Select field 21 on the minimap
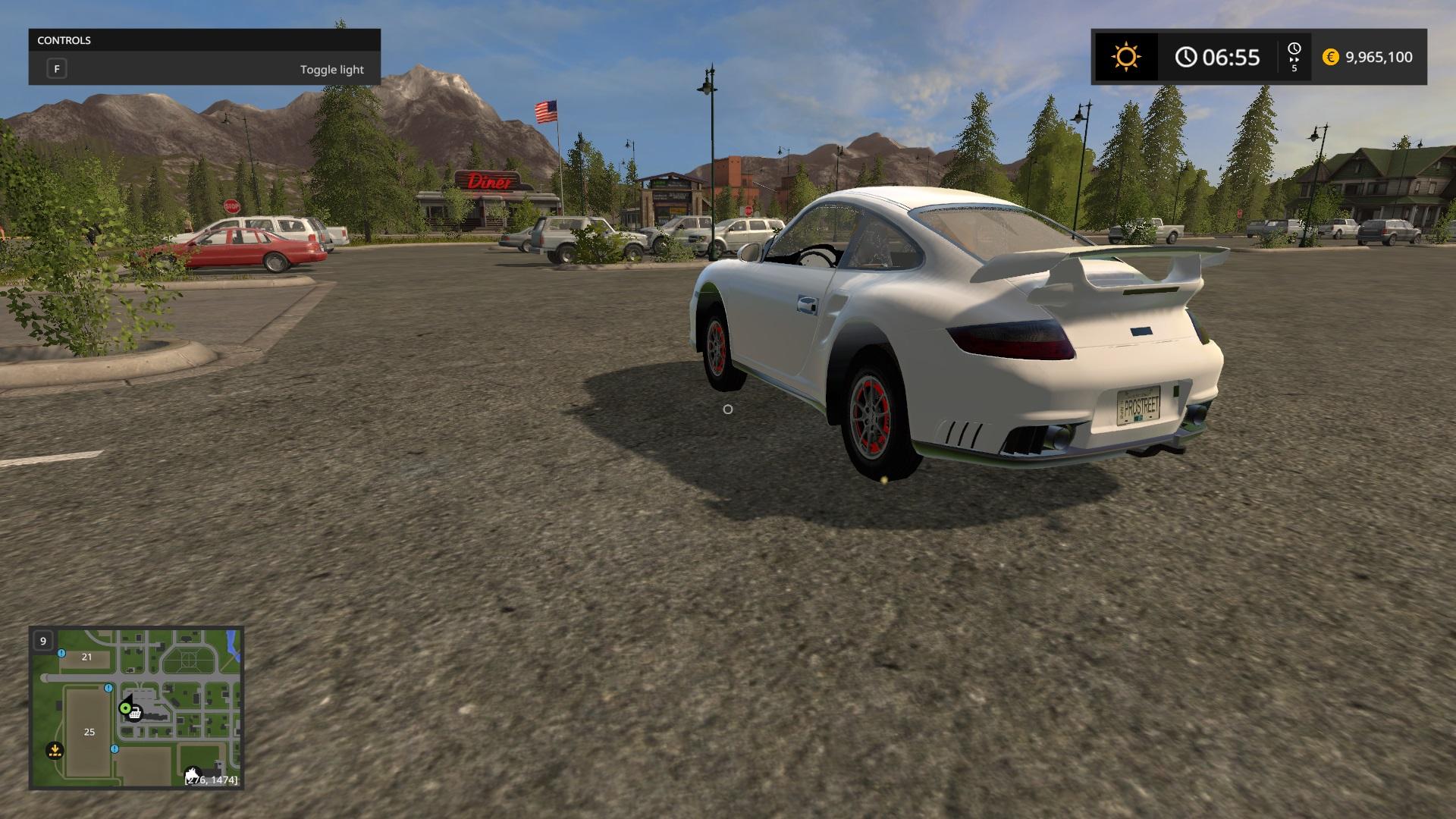This screenshot has width=1456, height=819. click(86, 657)
